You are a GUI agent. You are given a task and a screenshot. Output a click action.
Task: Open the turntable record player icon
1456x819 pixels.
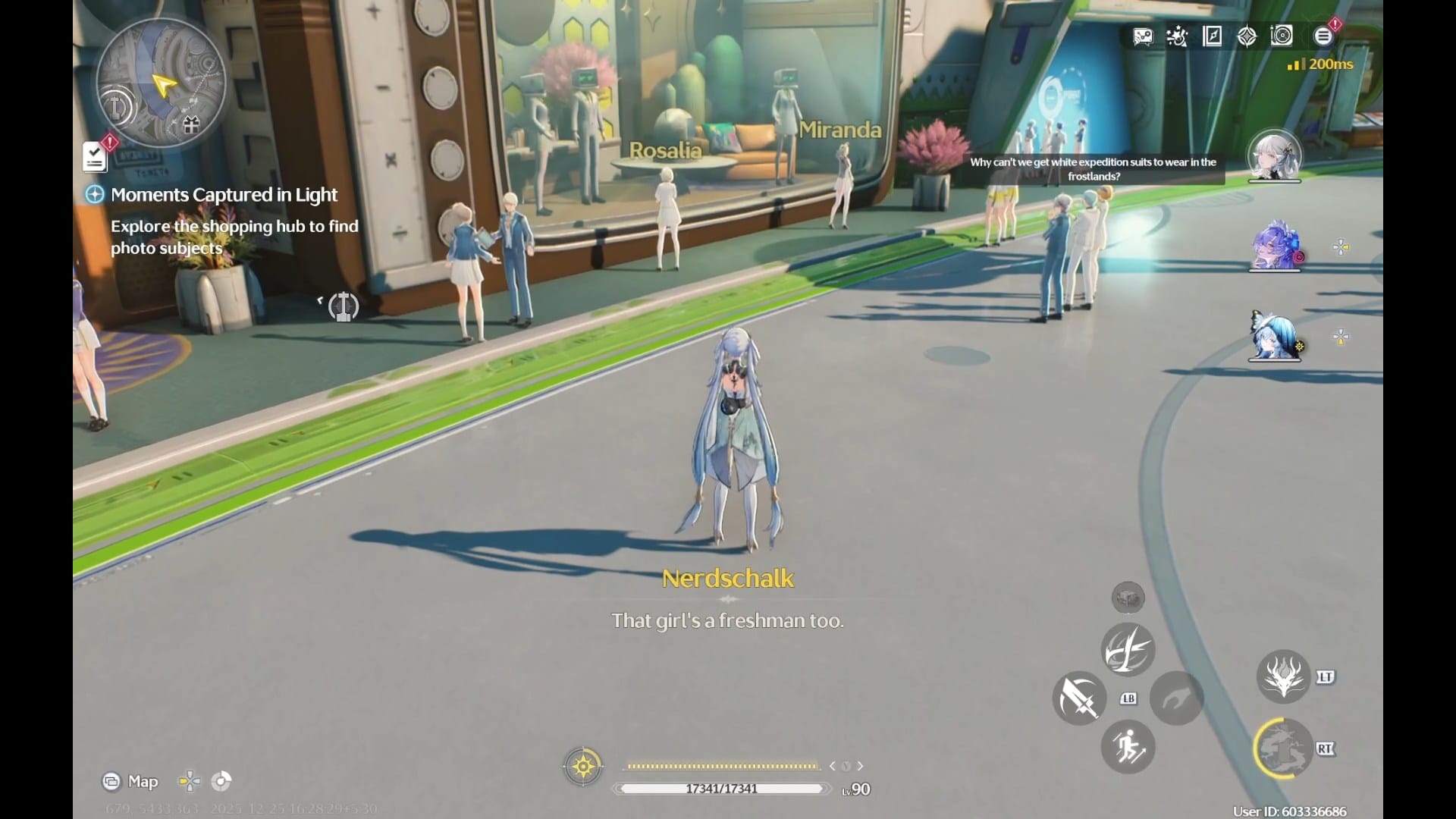[x=1282, y=36]
